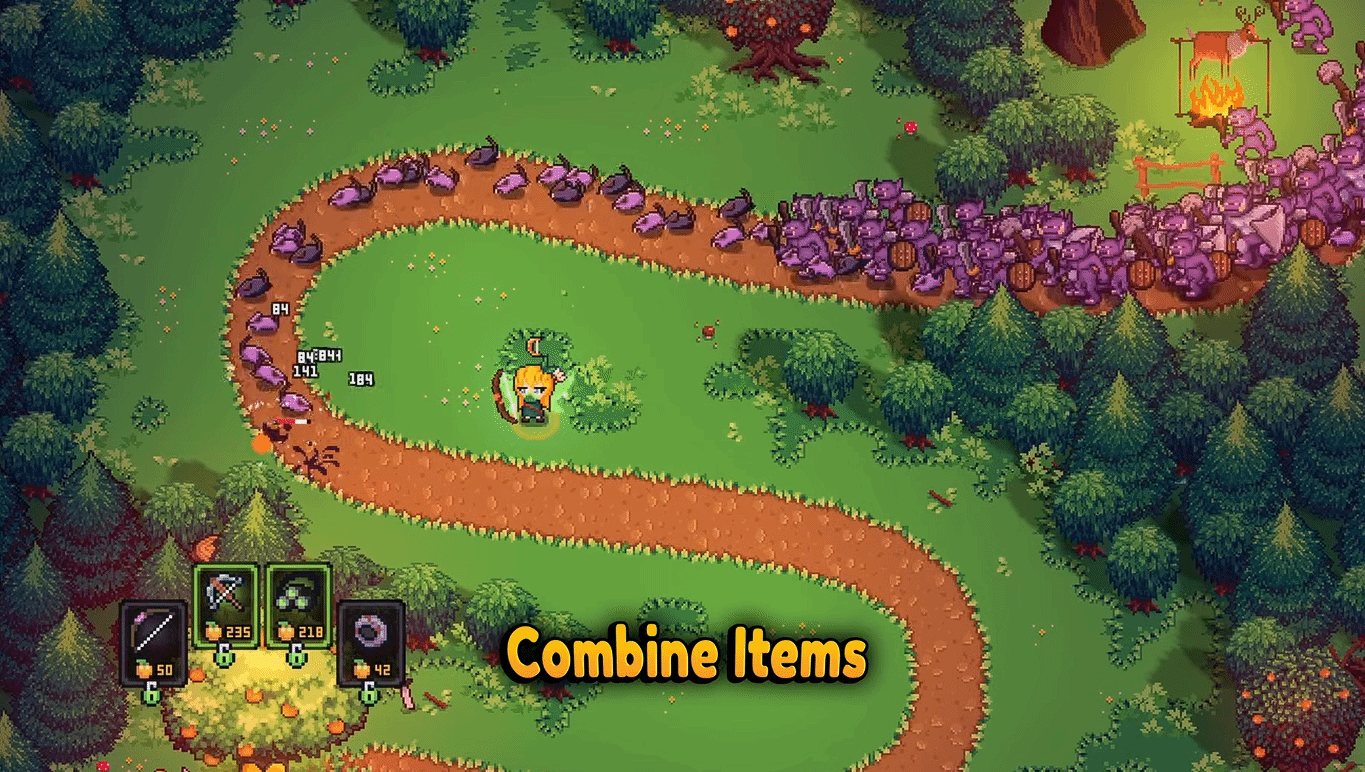The width and height of the screenshot is (1365, 772).
Task: Toggle the lock below the ring card
Action: pos(370,693)
